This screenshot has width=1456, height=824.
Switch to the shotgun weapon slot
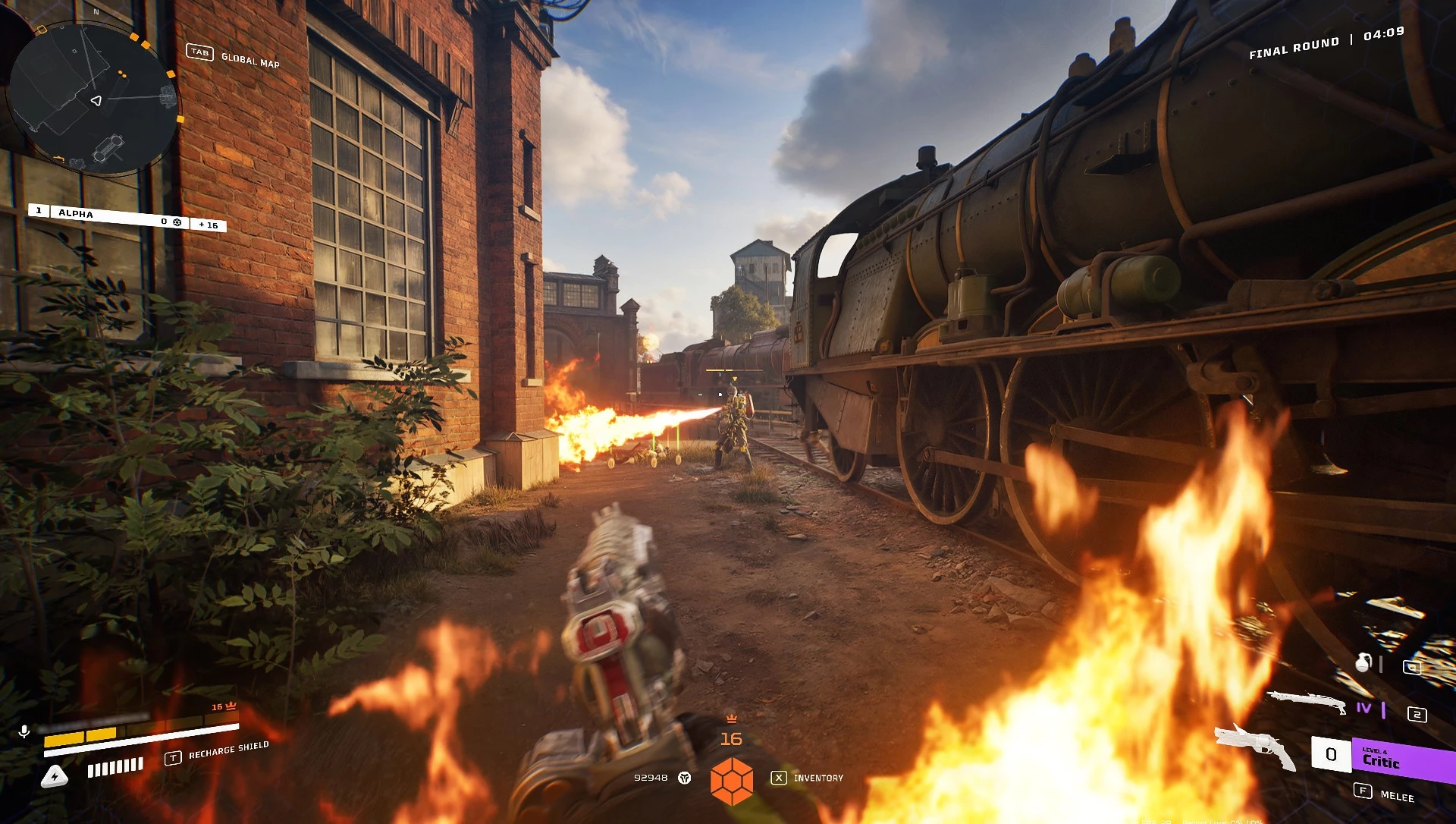pos(1307,700)
